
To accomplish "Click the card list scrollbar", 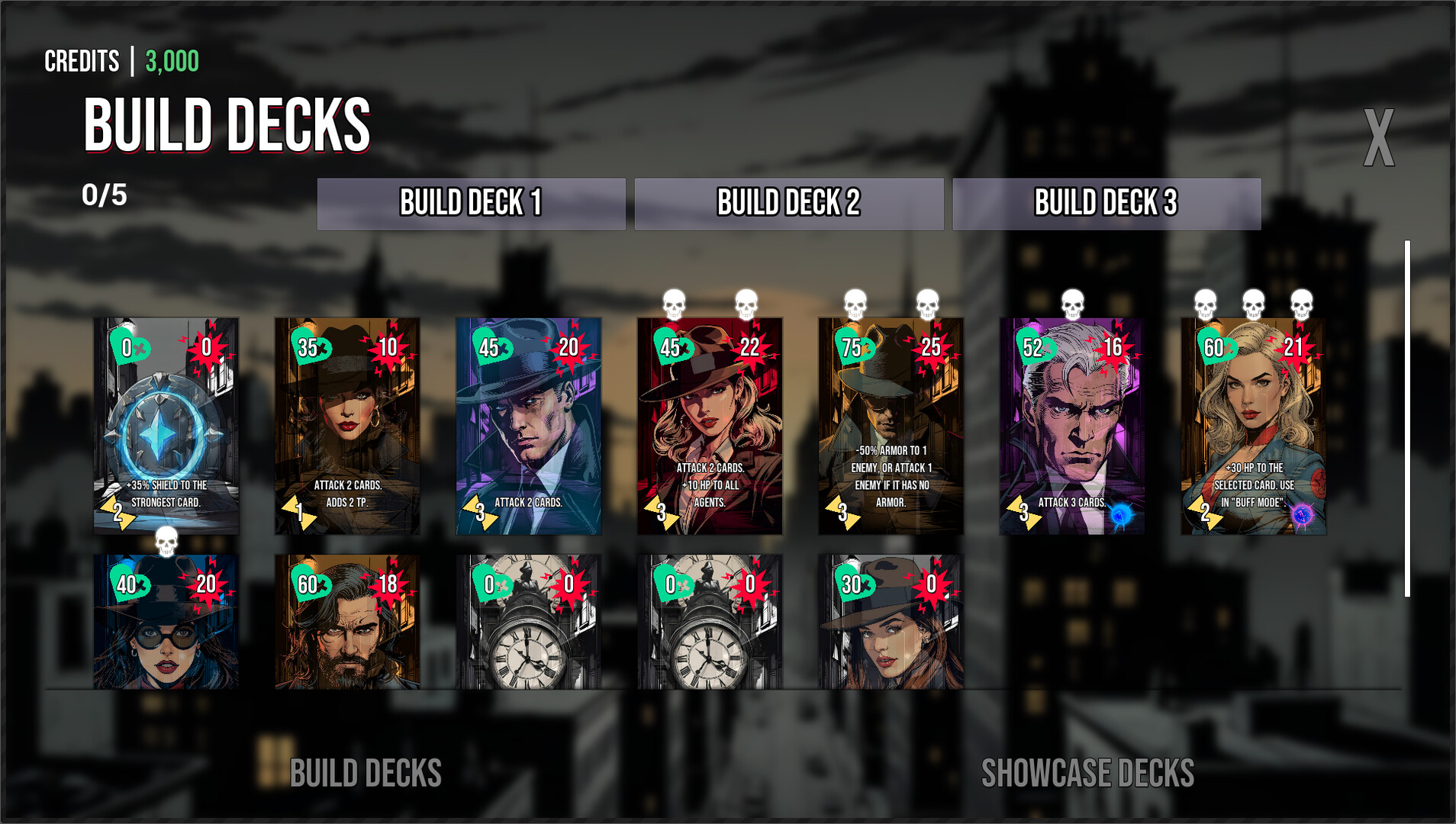I will pyautogui.click(x=1407, y=418).
